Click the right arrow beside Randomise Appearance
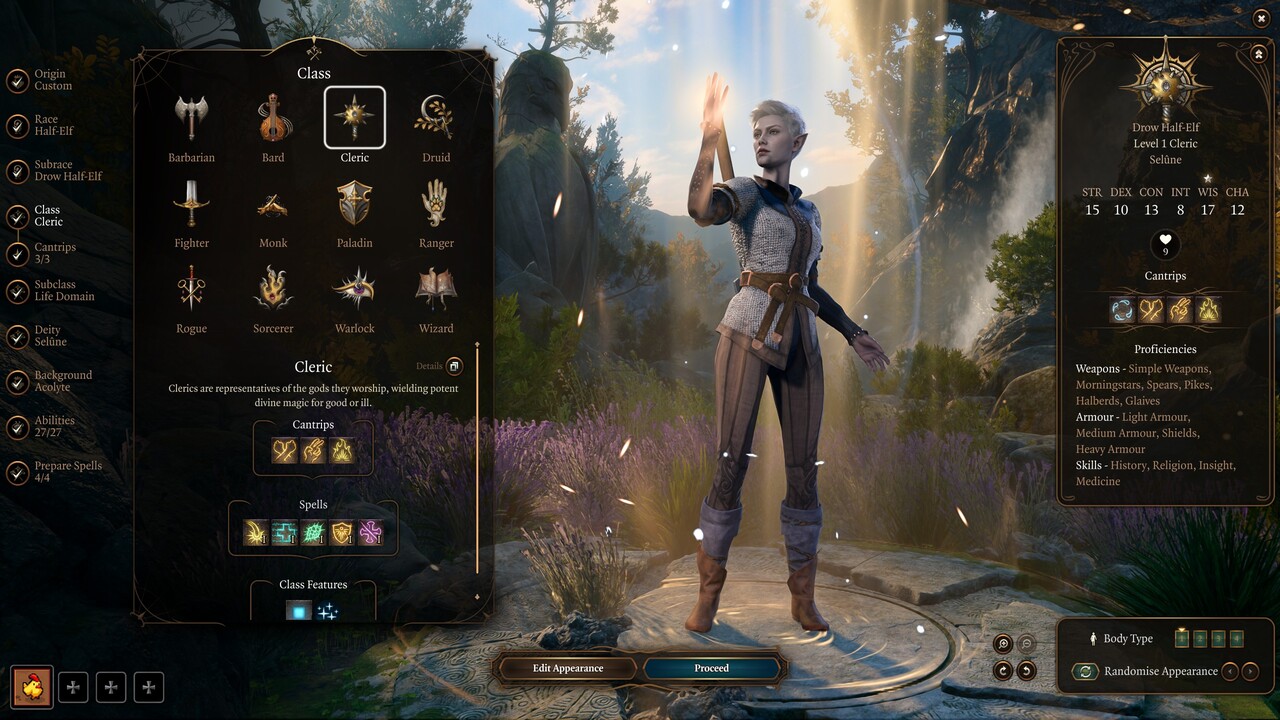 [1252, 671]
